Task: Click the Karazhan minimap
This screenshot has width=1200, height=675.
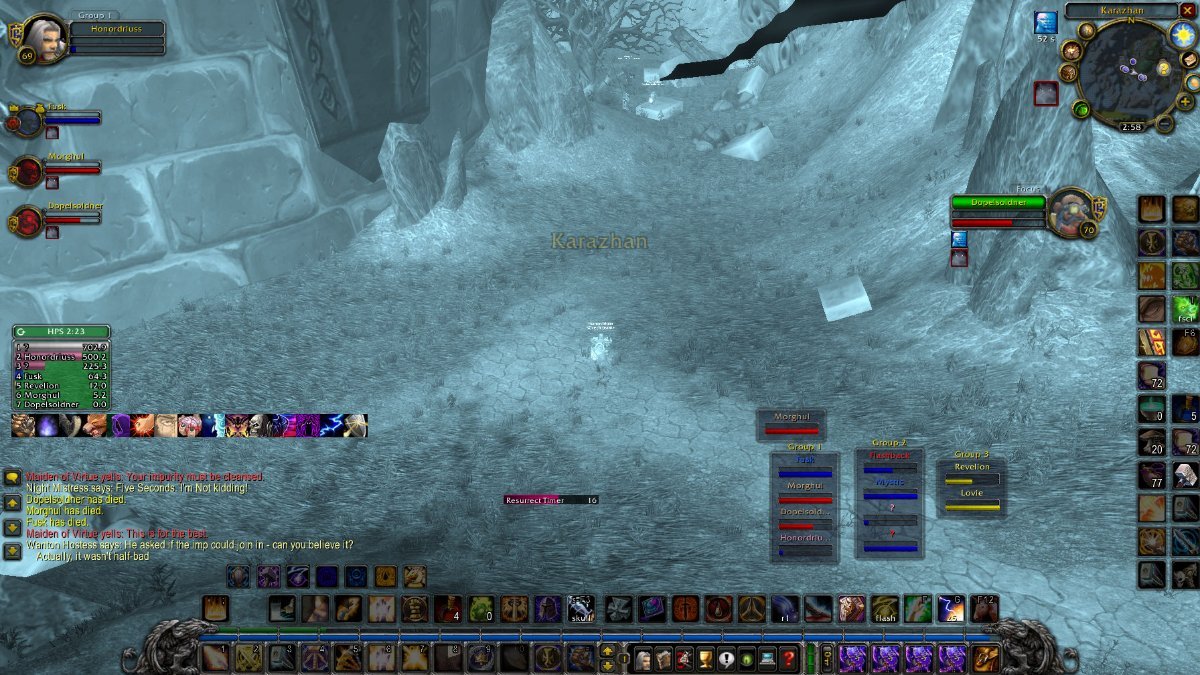Action: click(1130, 73)
